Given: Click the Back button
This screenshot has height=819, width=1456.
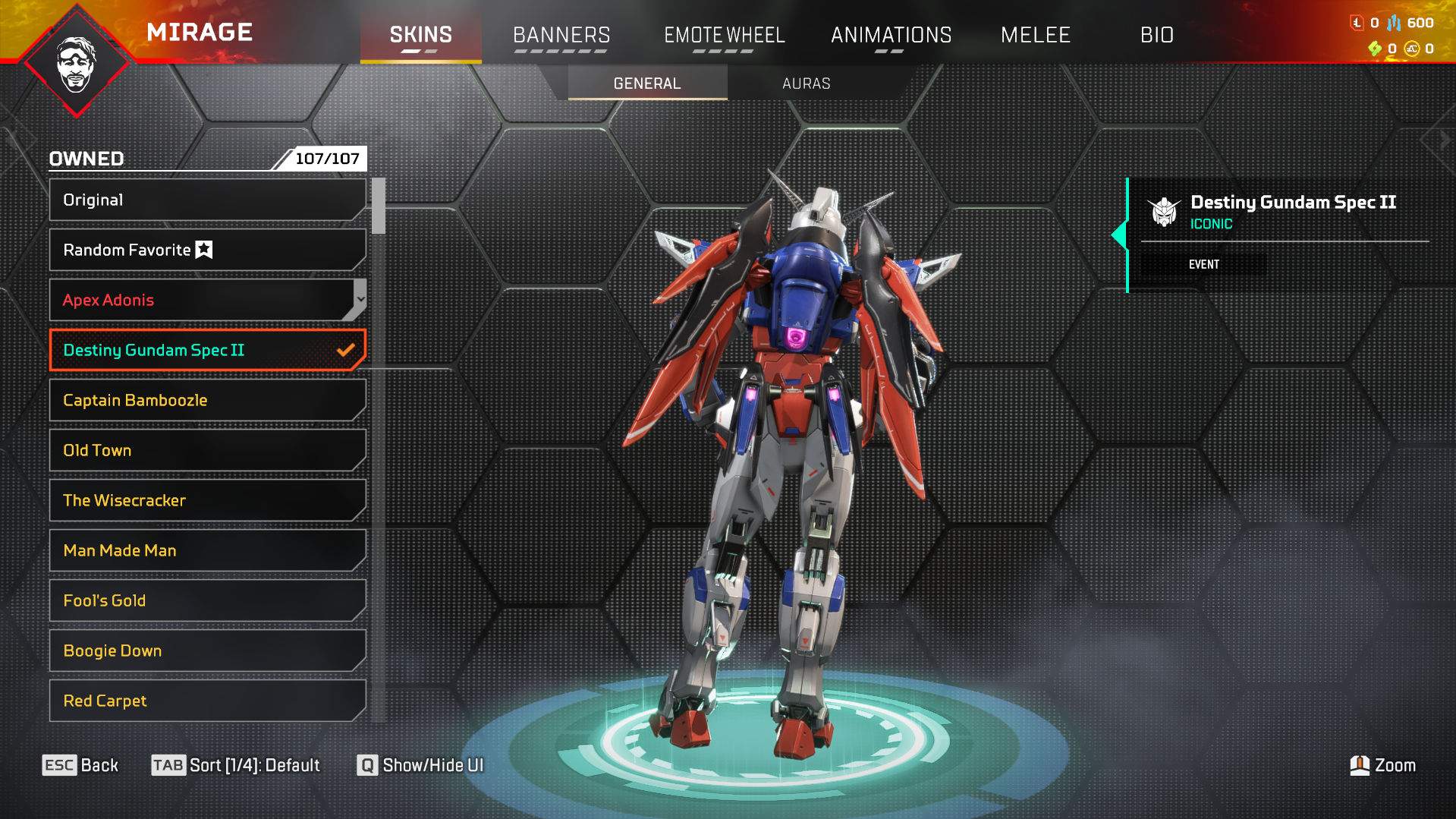Looking at the screenshot, I should pos(80,765).
